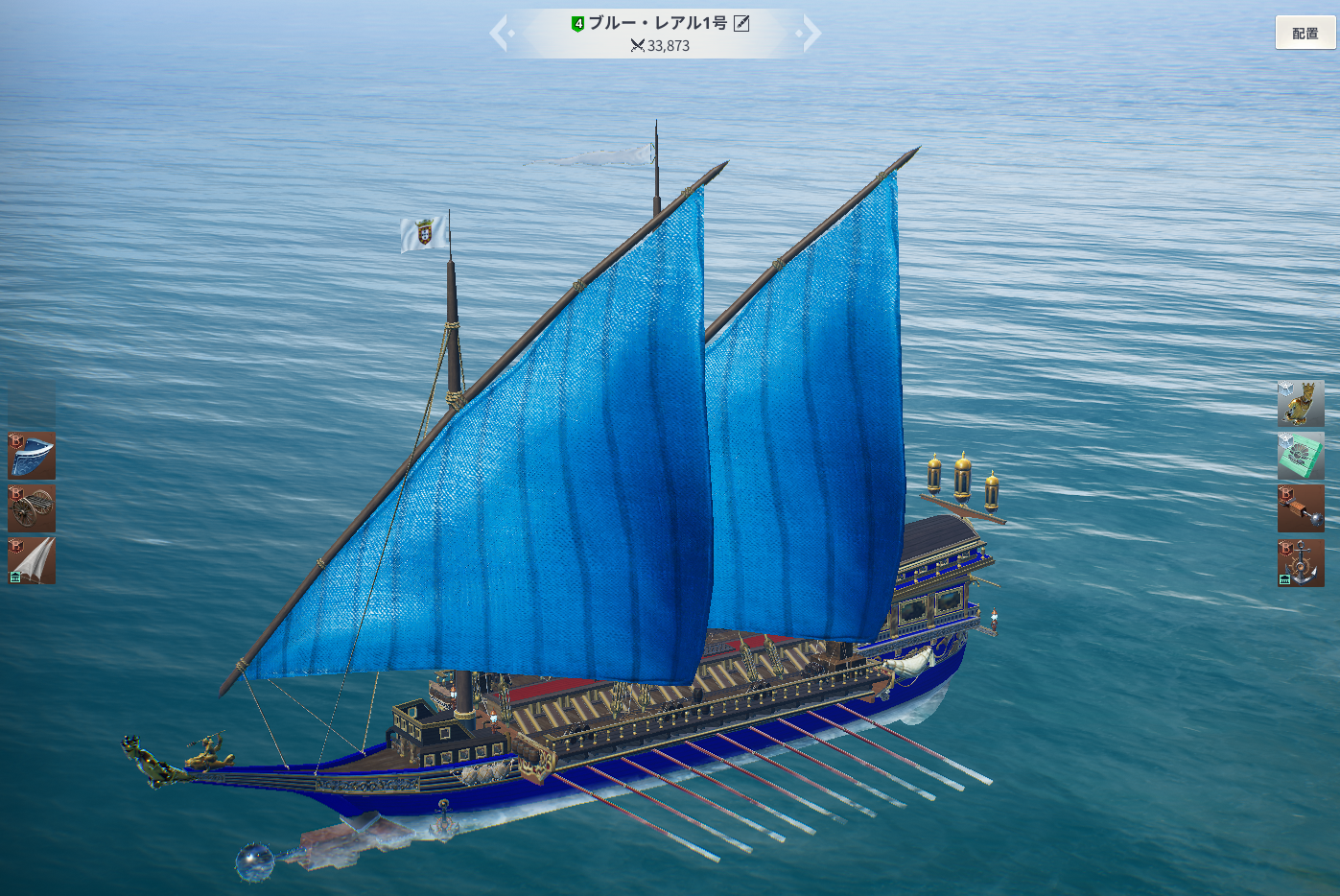
Task: Choose the anchor equipment slot
Action: pyautogui.click(x=1301, y=562)
